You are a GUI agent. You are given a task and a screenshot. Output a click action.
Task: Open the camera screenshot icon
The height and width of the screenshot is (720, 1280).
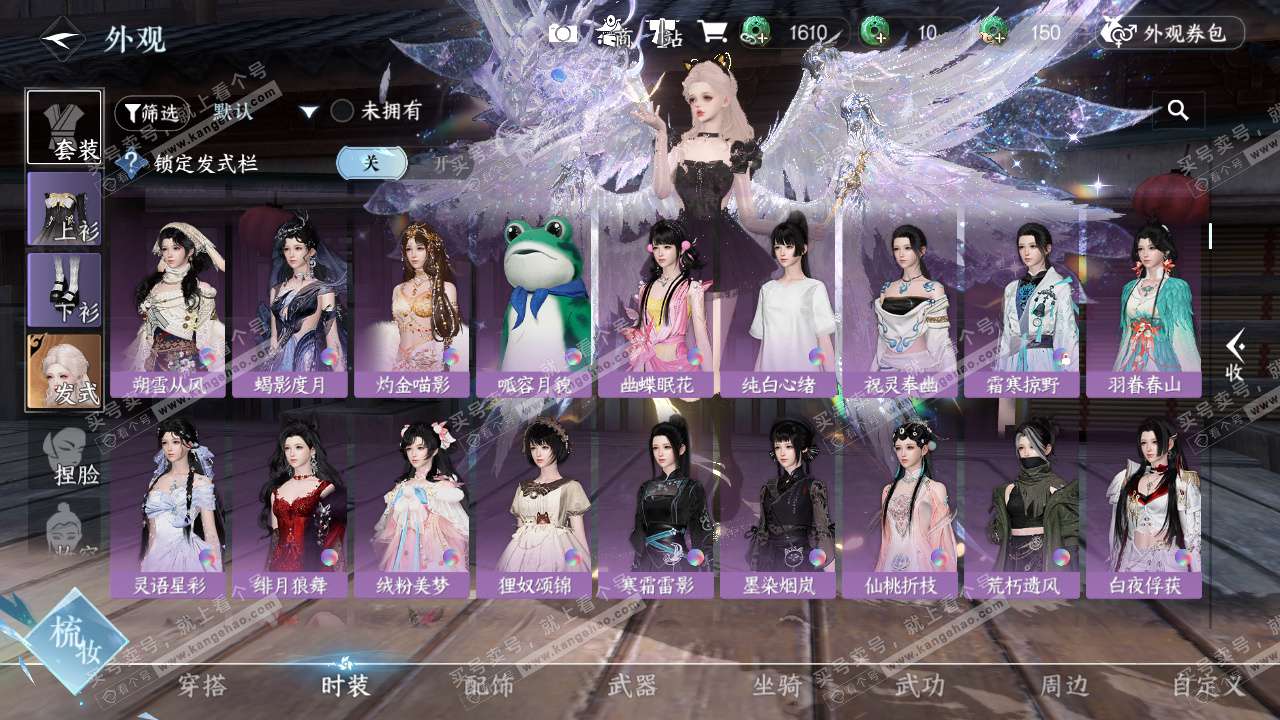563,33
